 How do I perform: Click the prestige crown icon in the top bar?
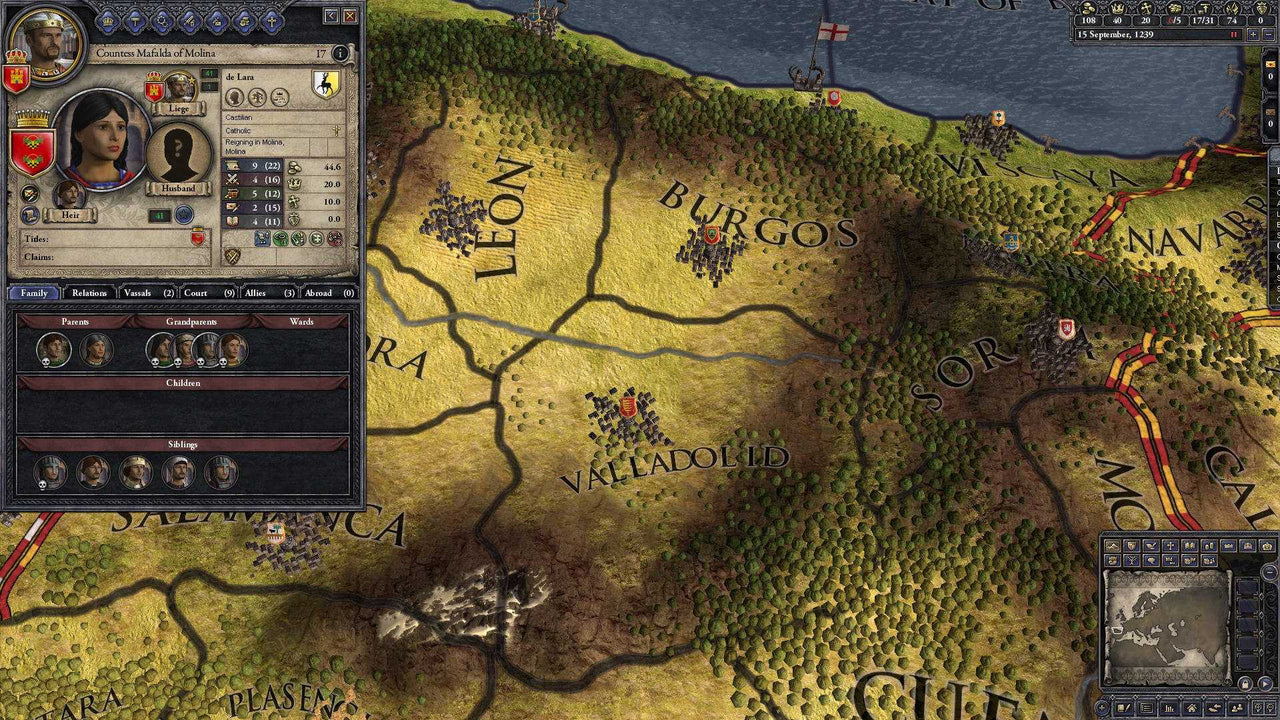1118,9
